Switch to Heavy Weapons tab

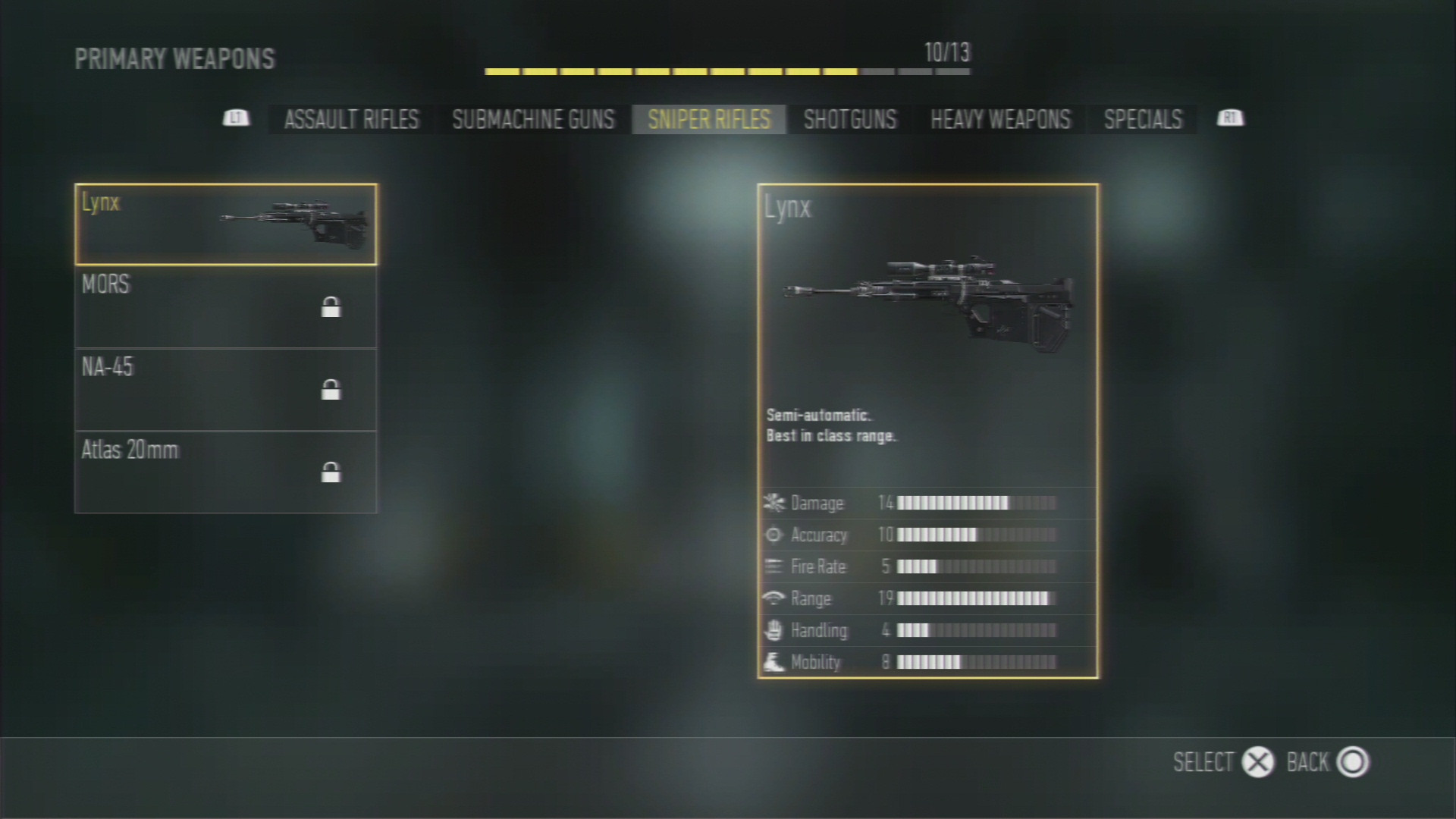coord(1000,119)
